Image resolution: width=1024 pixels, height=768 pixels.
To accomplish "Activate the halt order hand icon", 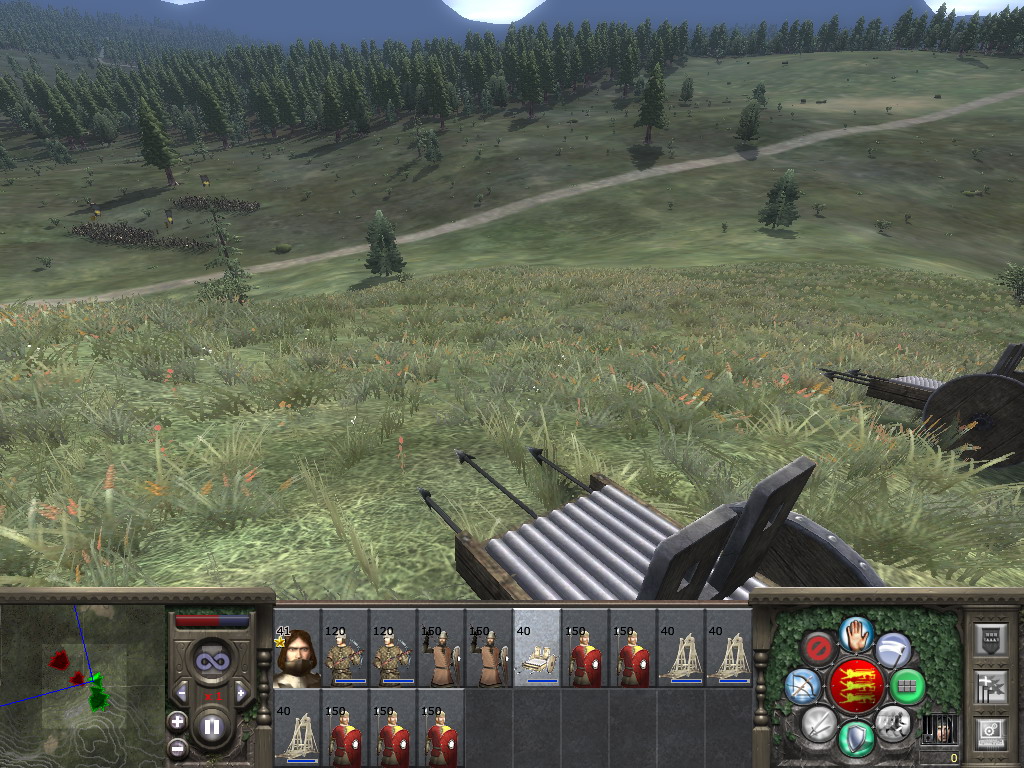I will pos(855,633).
